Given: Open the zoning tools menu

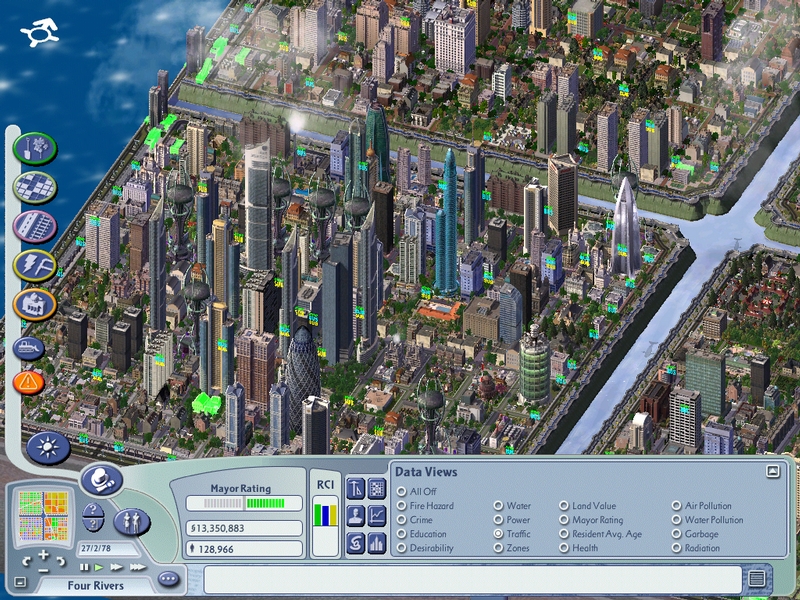Looking at the screenshot, I should [34, 186].
